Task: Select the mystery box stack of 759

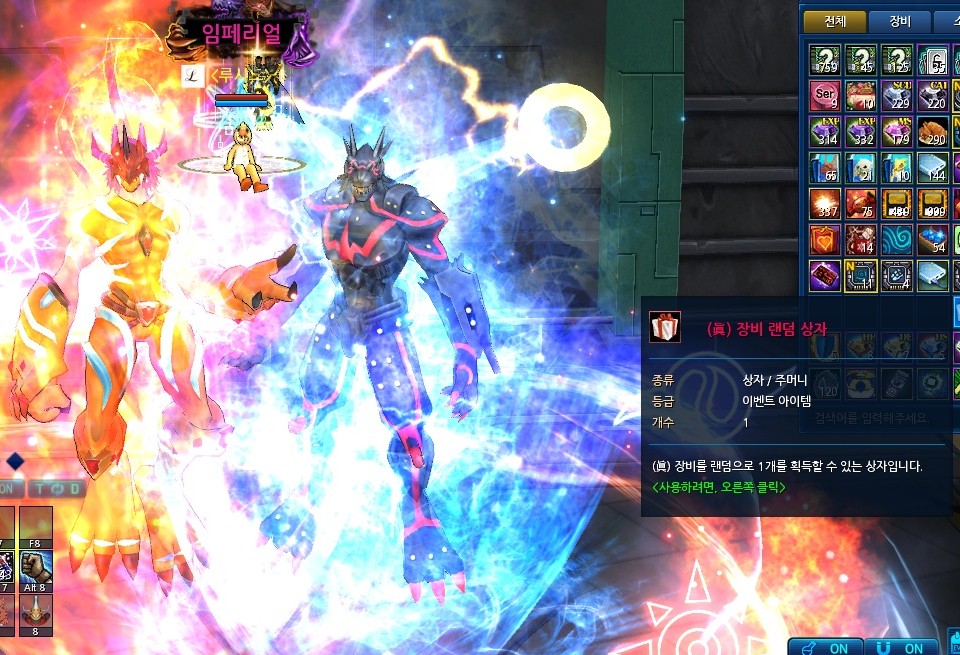Action: click(x=825, y=60)
